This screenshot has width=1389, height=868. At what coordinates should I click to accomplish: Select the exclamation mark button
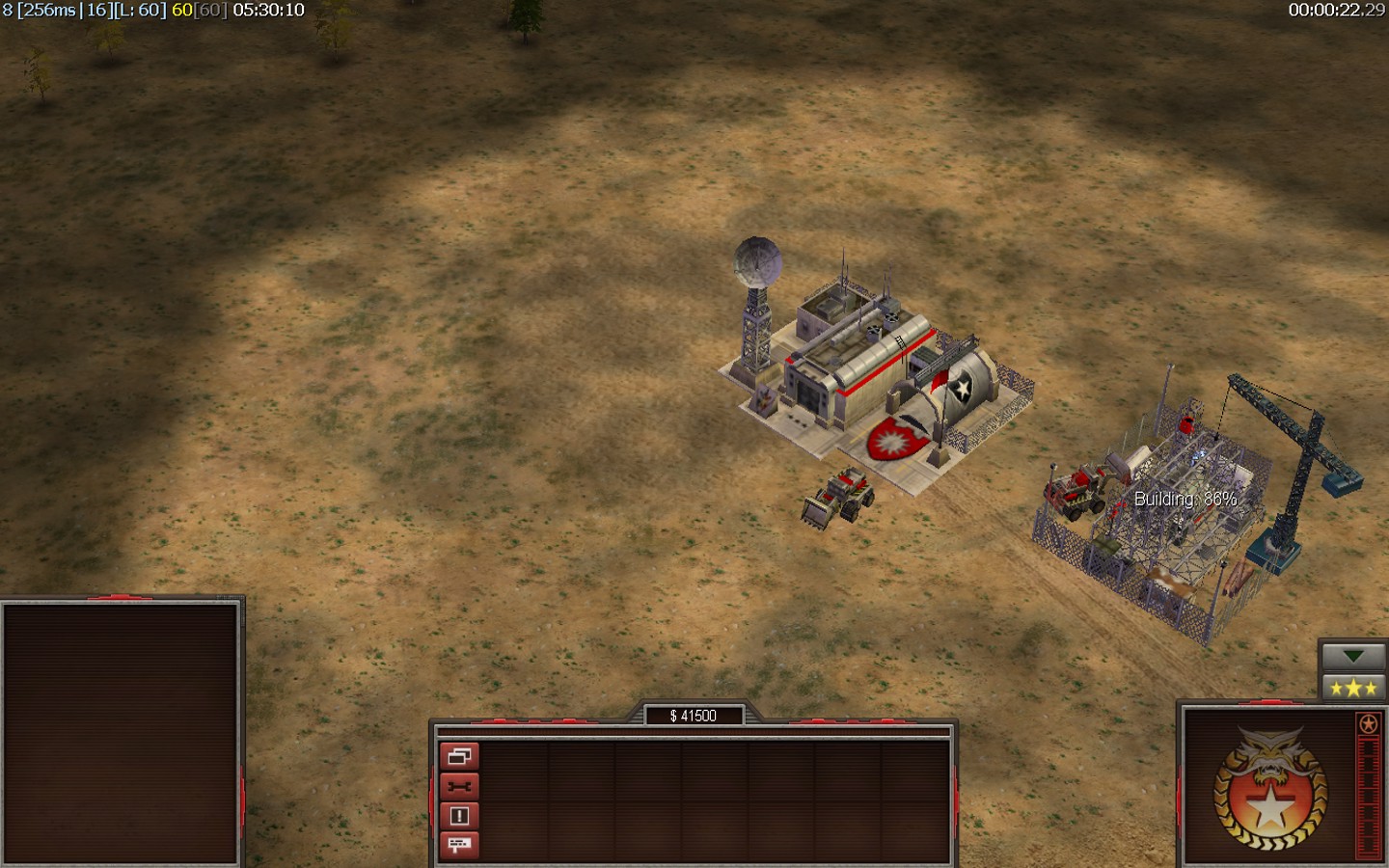click(x=459, y=816)
